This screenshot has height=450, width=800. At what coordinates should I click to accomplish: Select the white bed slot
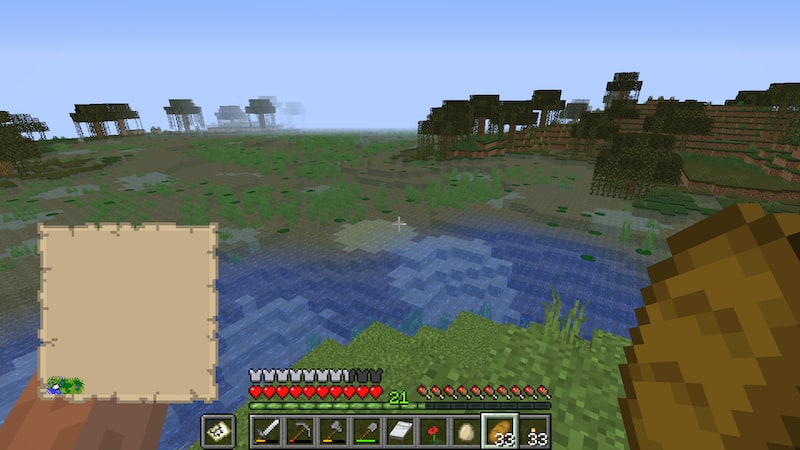[x=399, y=431]
